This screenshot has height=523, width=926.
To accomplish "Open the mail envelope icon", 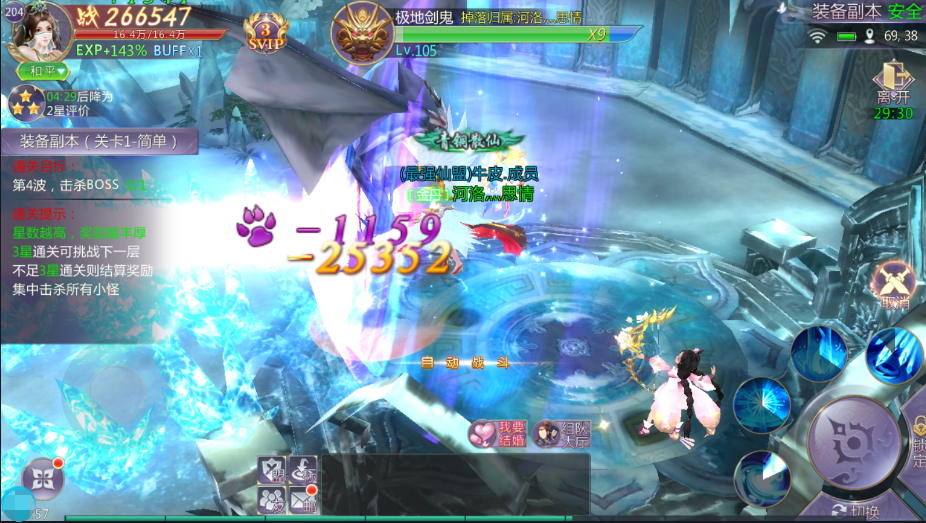I will point(303,498).
